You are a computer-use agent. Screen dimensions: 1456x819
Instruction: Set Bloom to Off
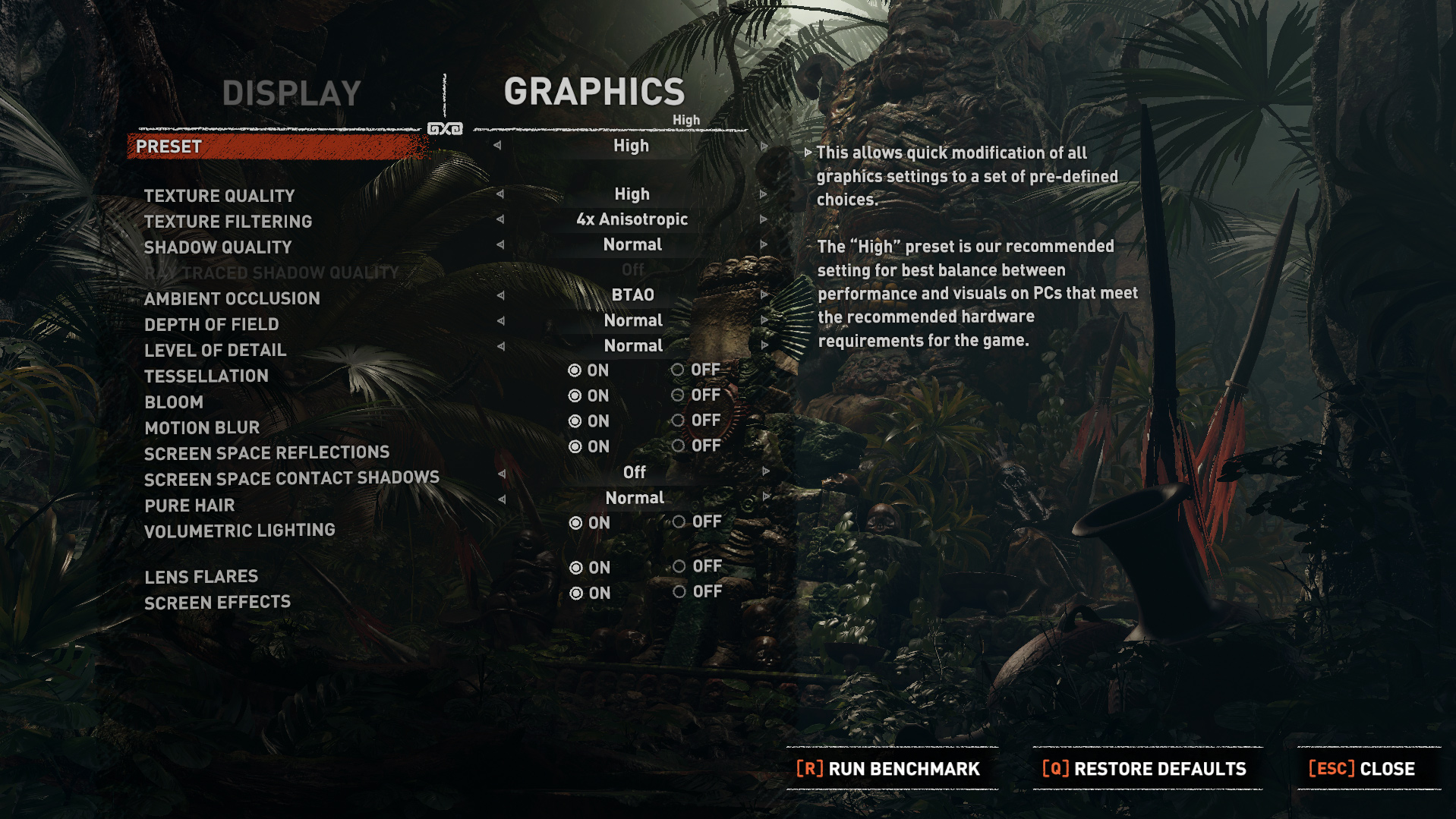(x=678, y=395)
